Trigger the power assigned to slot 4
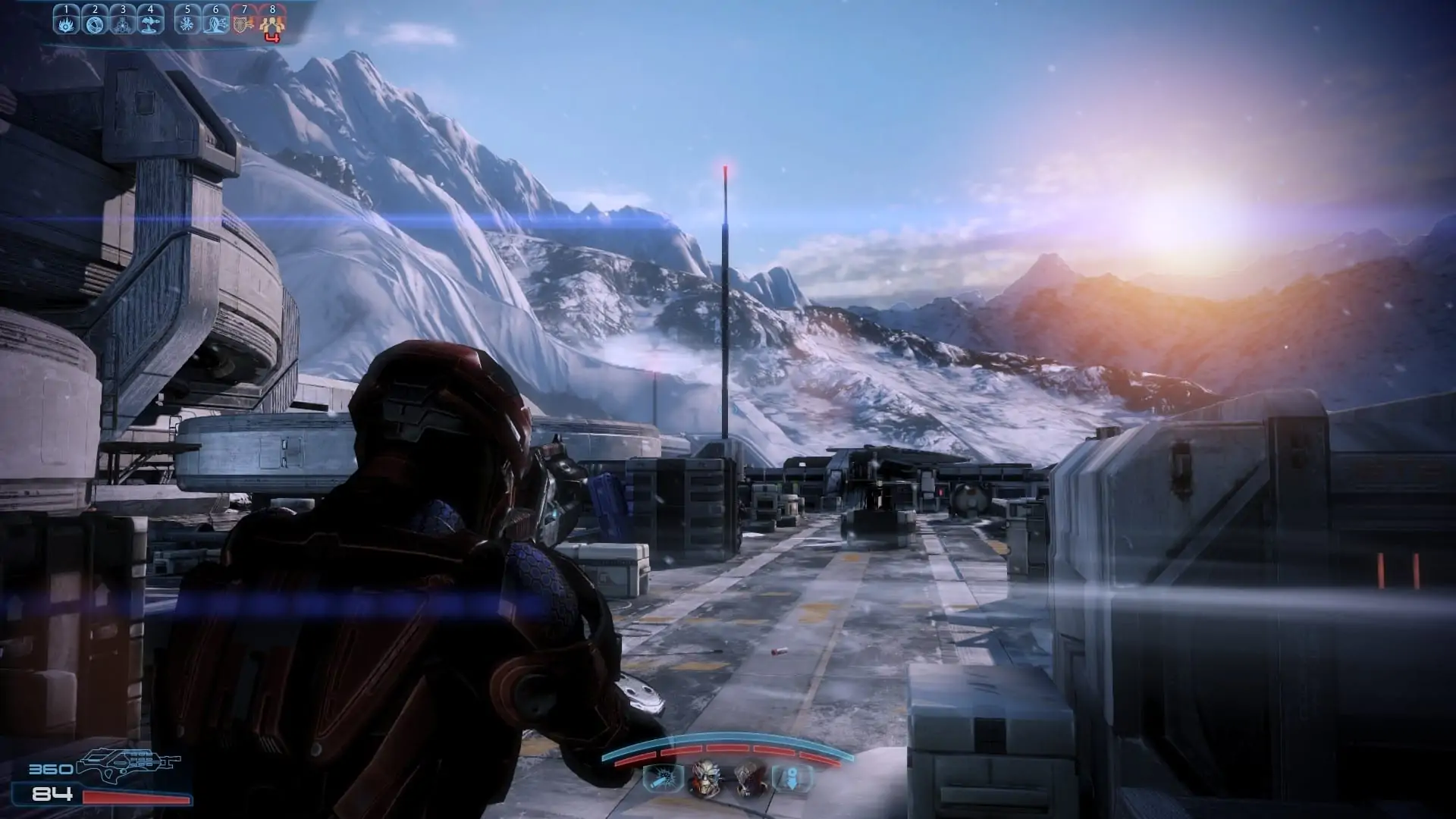This screenshot has height=819, width=1456. pos(150,24)
